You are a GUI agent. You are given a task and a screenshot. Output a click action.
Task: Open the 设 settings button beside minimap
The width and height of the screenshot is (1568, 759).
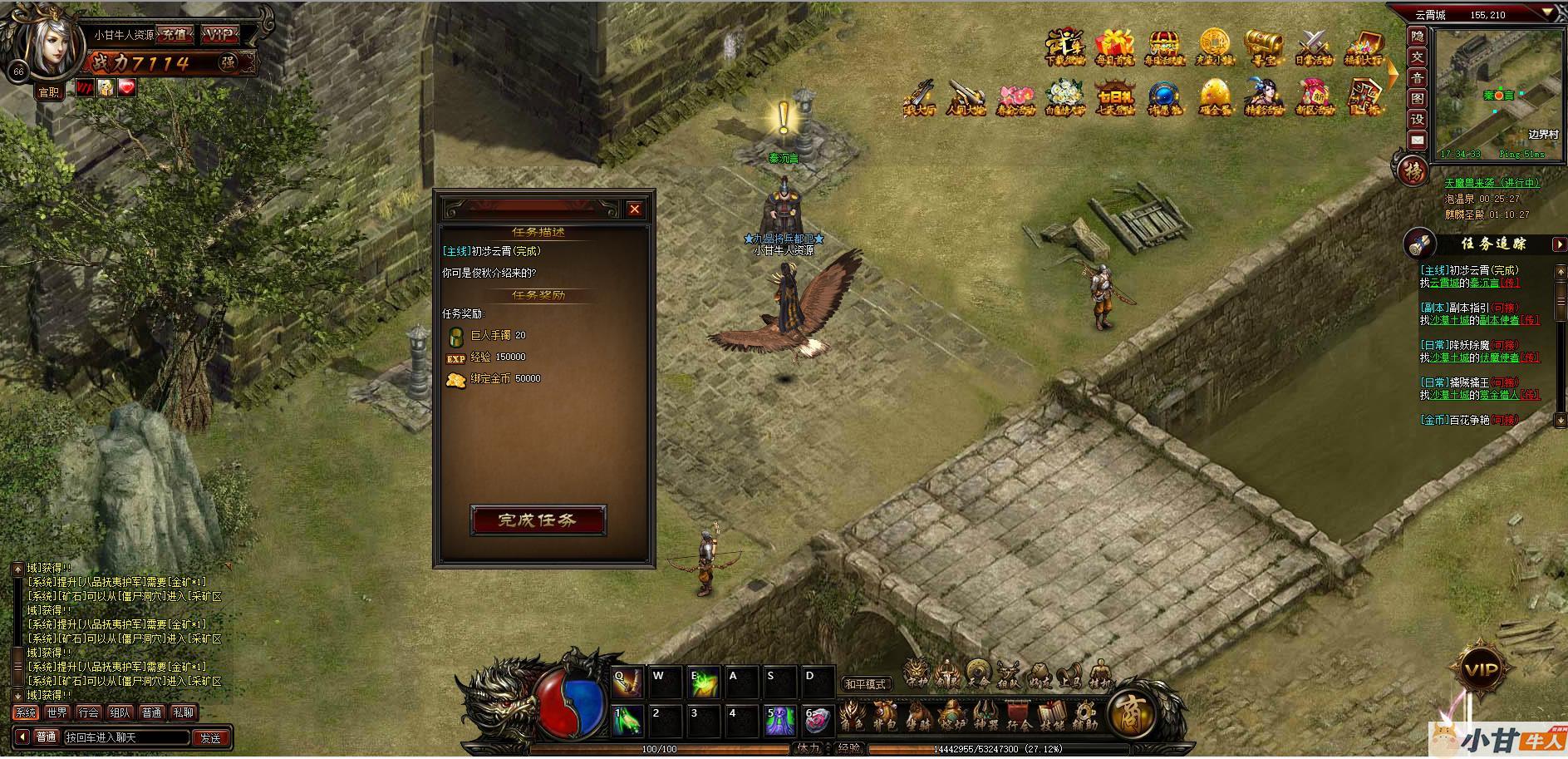1417,119
